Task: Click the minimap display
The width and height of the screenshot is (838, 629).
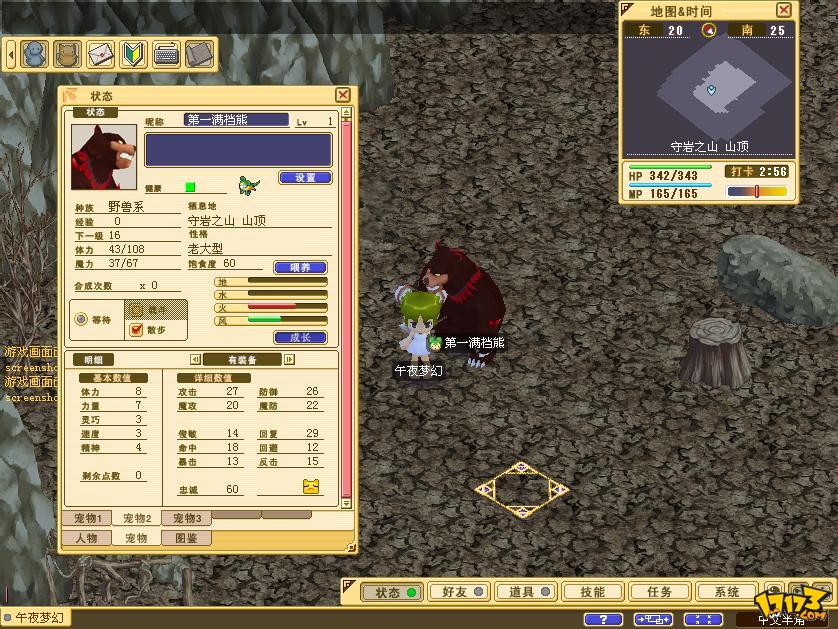Action: [x=711, y=90]
